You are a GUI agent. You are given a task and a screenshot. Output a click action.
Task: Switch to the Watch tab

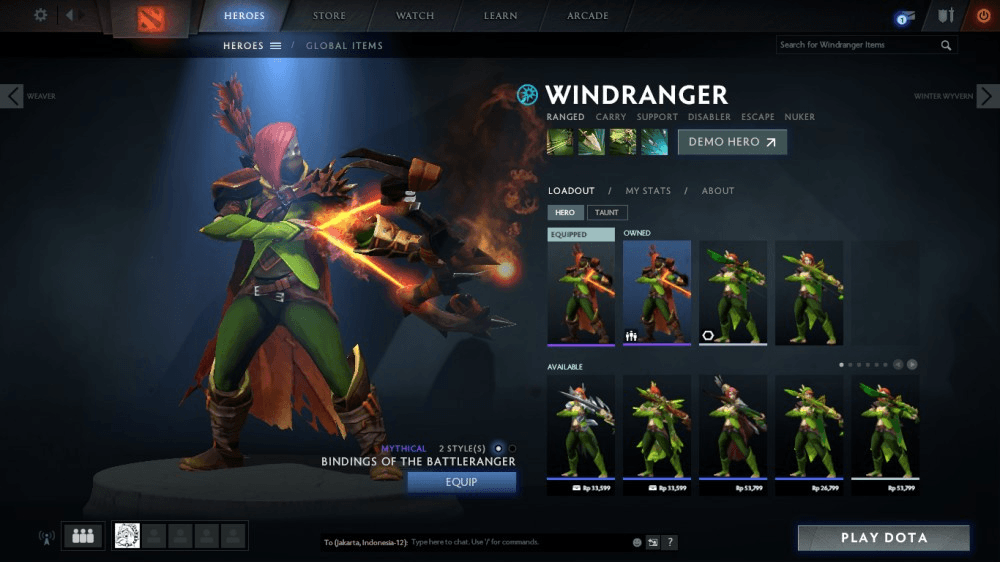(x=415, y=16)
